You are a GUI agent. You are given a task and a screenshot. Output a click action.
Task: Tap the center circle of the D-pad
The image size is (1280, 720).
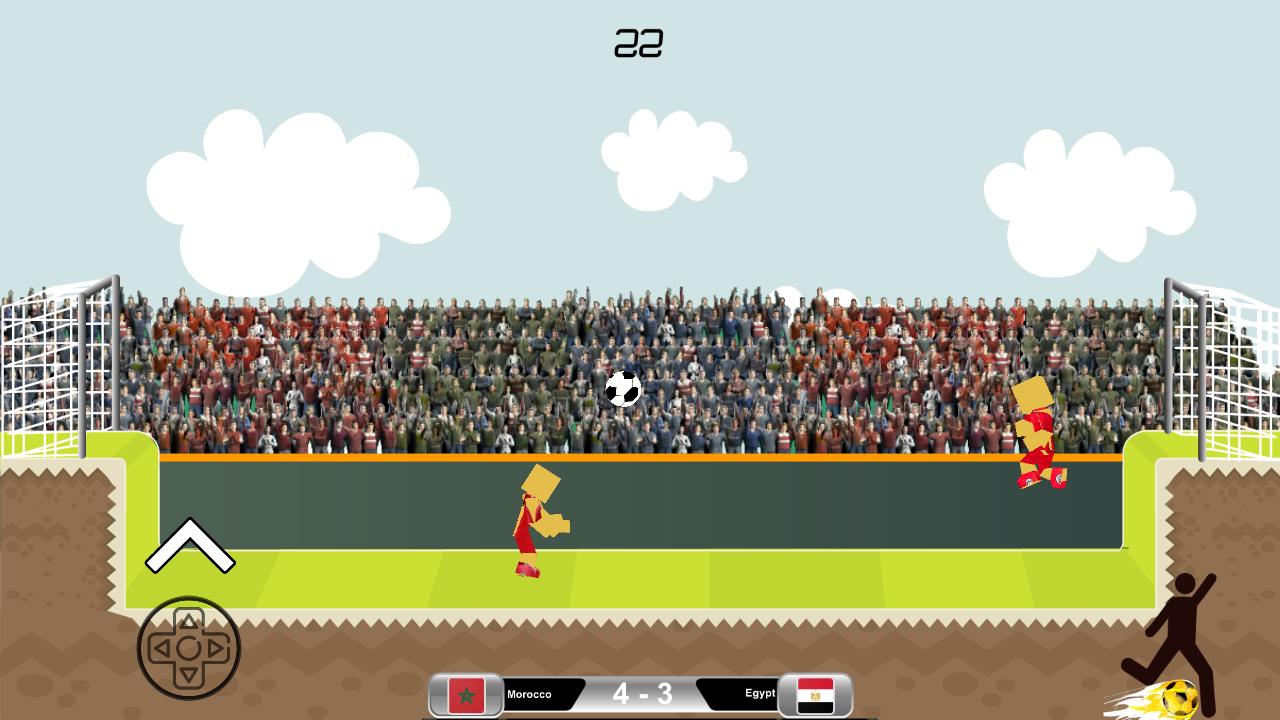click(x=190, y=648)
